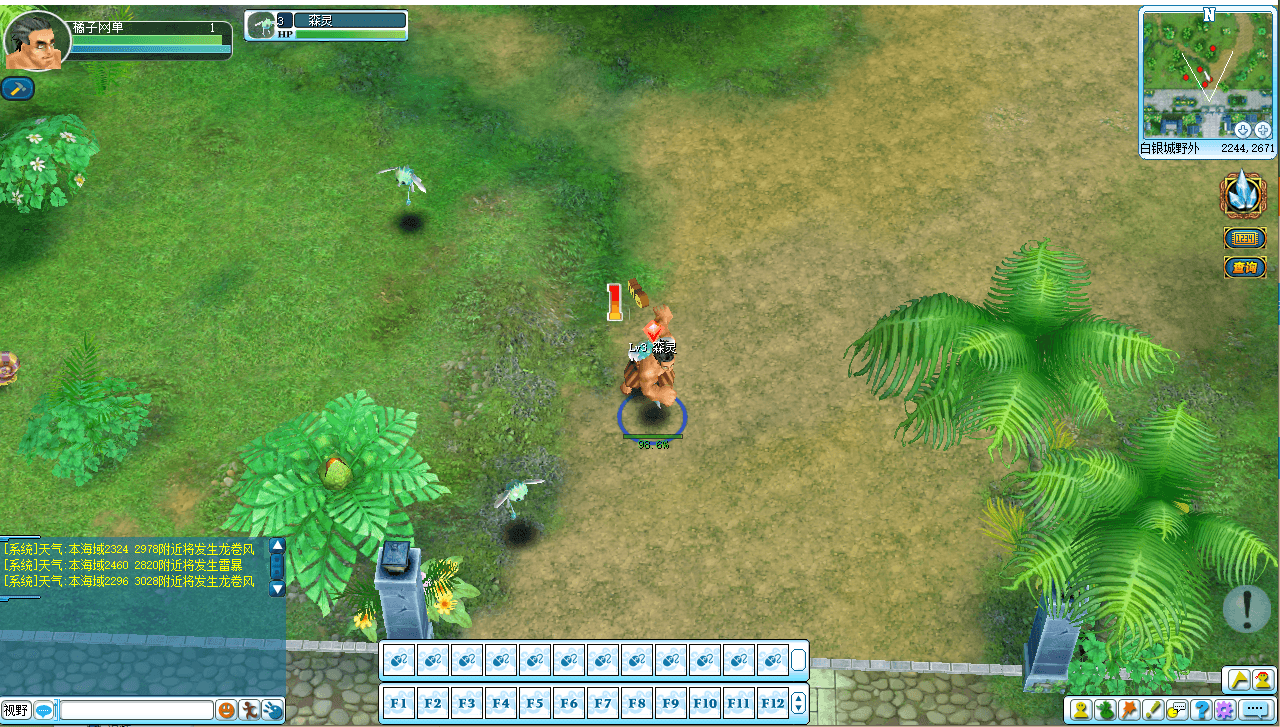Click the chat scroll-down arrow
This screenshot has height=727, width=1280.
point(277,589)
